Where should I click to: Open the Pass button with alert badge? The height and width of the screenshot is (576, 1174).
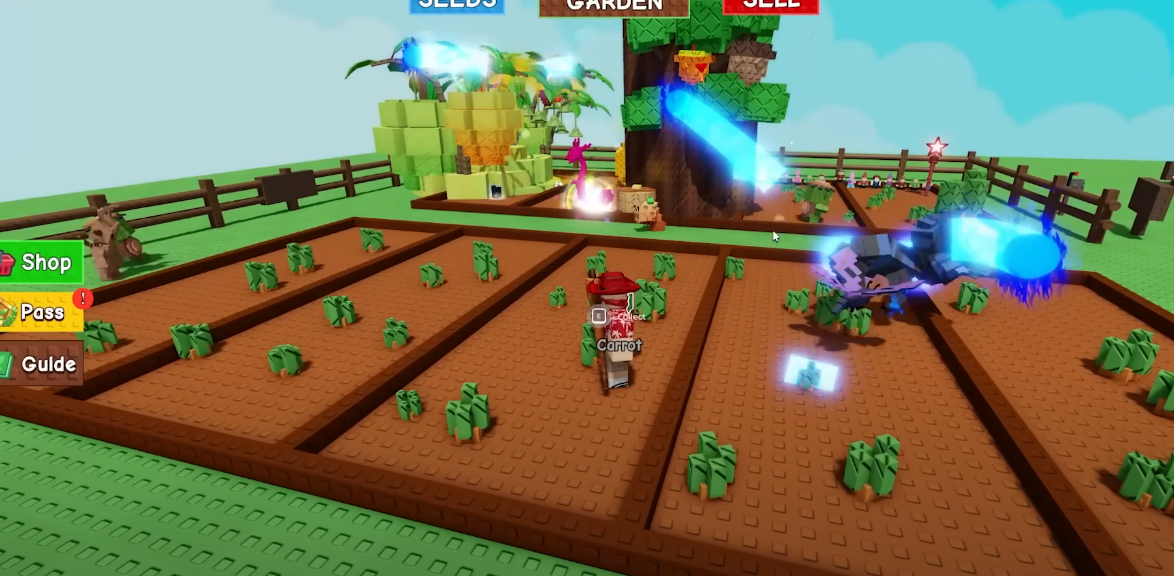pos(41,313)
